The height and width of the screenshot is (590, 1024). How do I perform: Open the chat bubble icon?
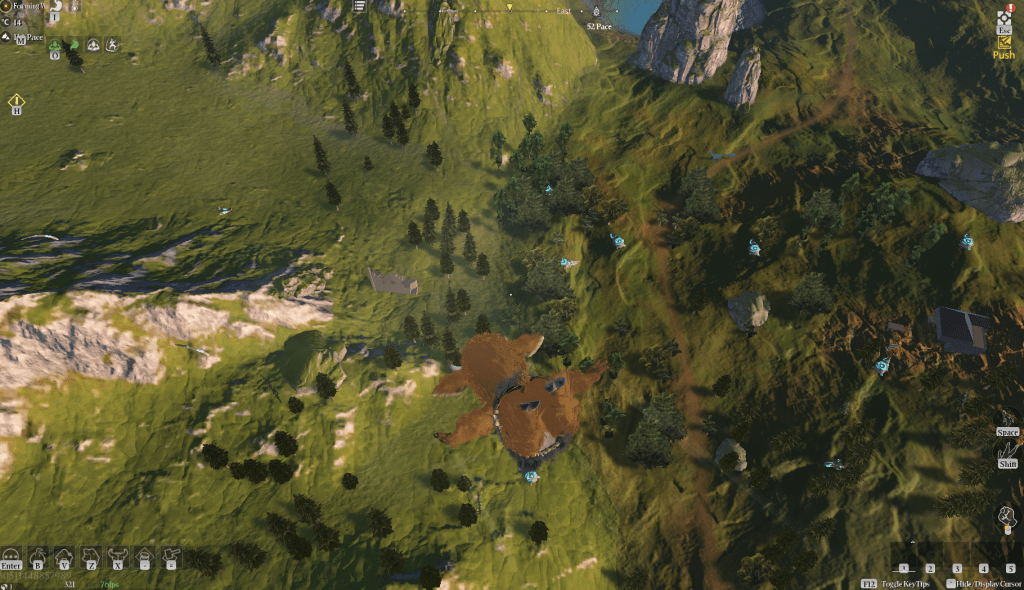point(12,554)
